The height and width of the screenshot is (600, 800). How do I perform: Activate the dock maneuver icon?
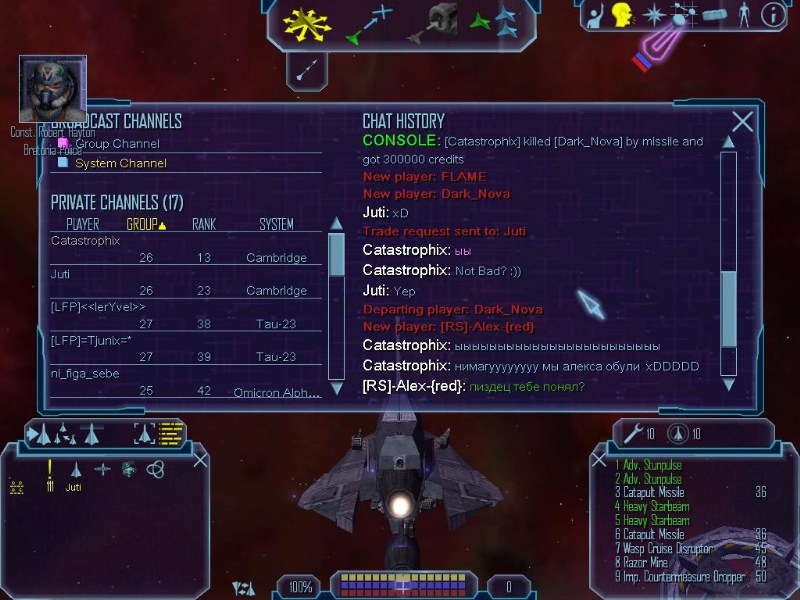(438, 21)
